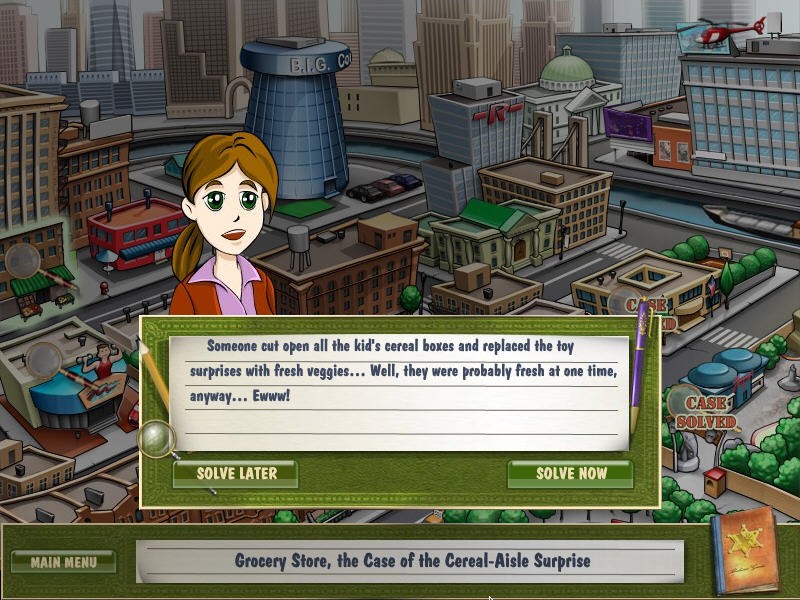Open the Main Menu
Screen dimensions: 800x600
pos(64,561)
